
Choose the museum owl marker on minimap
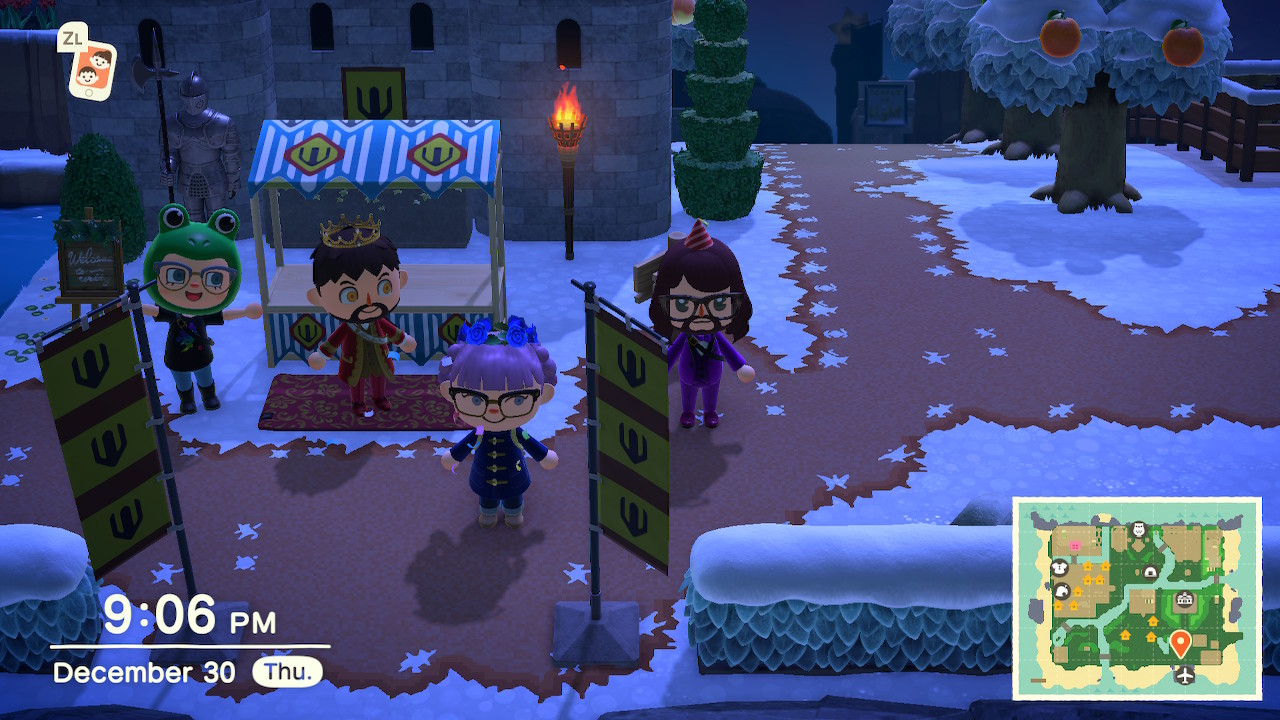tap(1139, 529)
